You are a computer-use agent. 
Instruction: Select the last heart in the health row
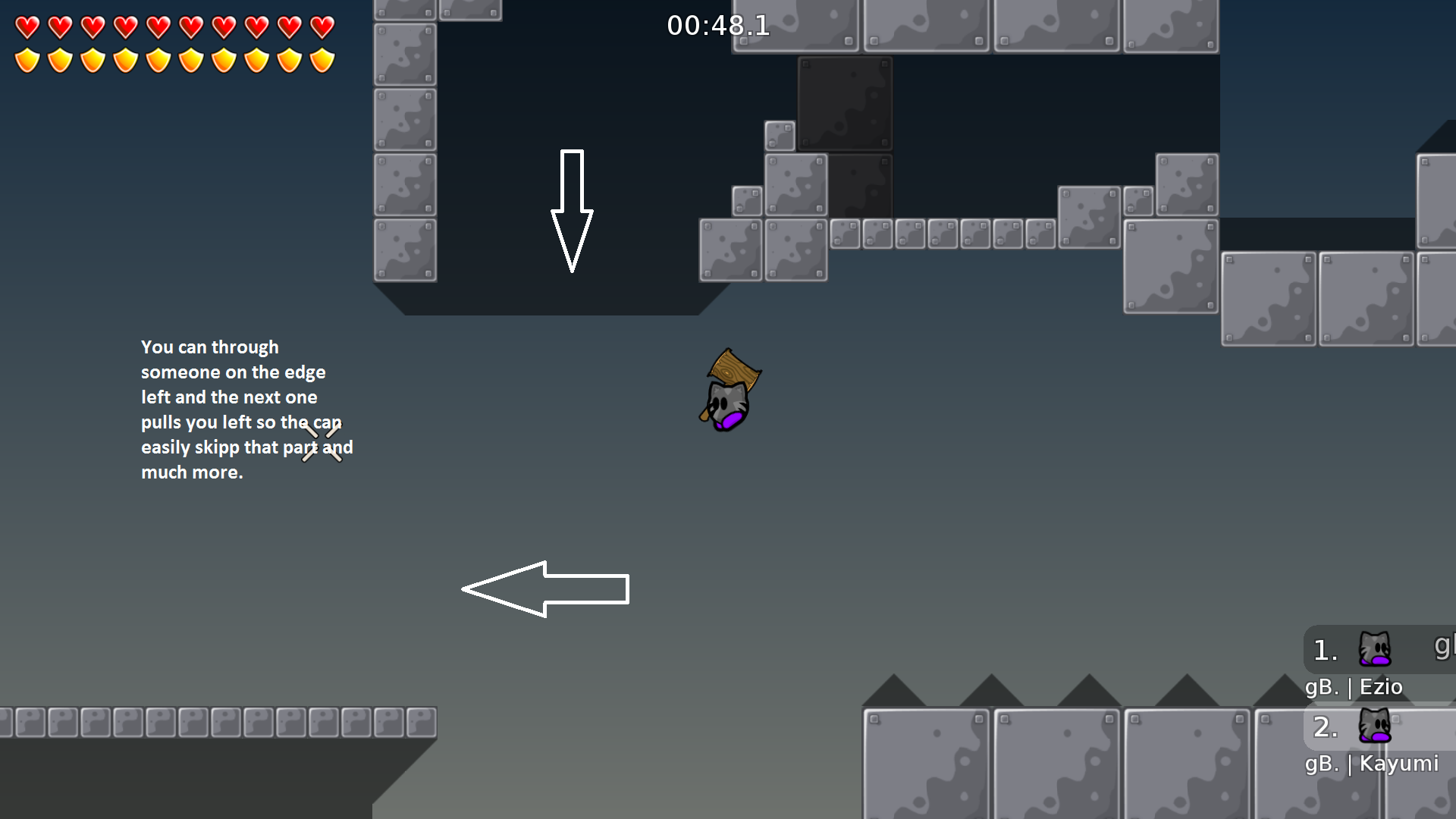(x=321, y=26)
